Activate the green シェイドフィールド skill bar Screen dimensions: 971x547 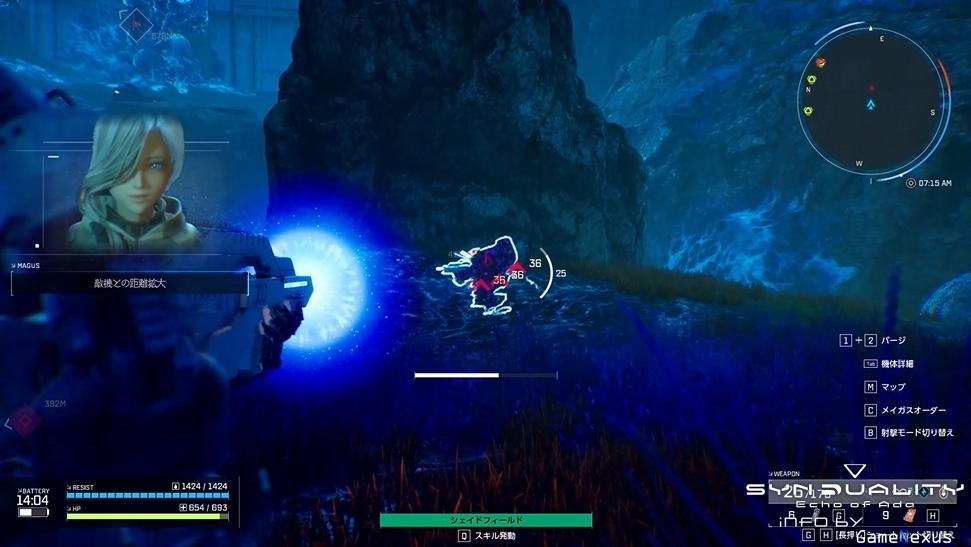coord(486,520)
